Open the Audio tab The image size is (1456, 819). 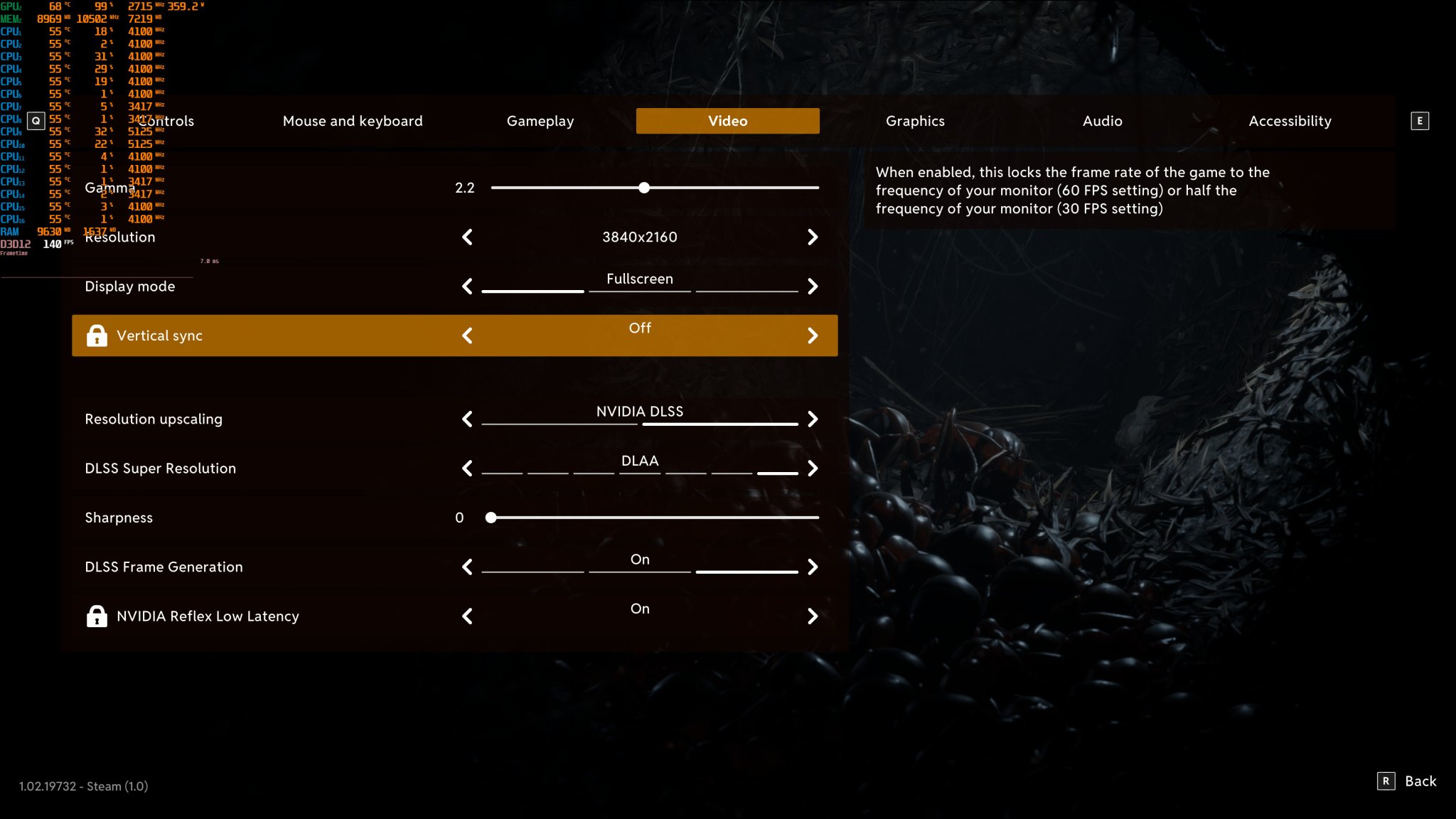[x=1102, y=121]
